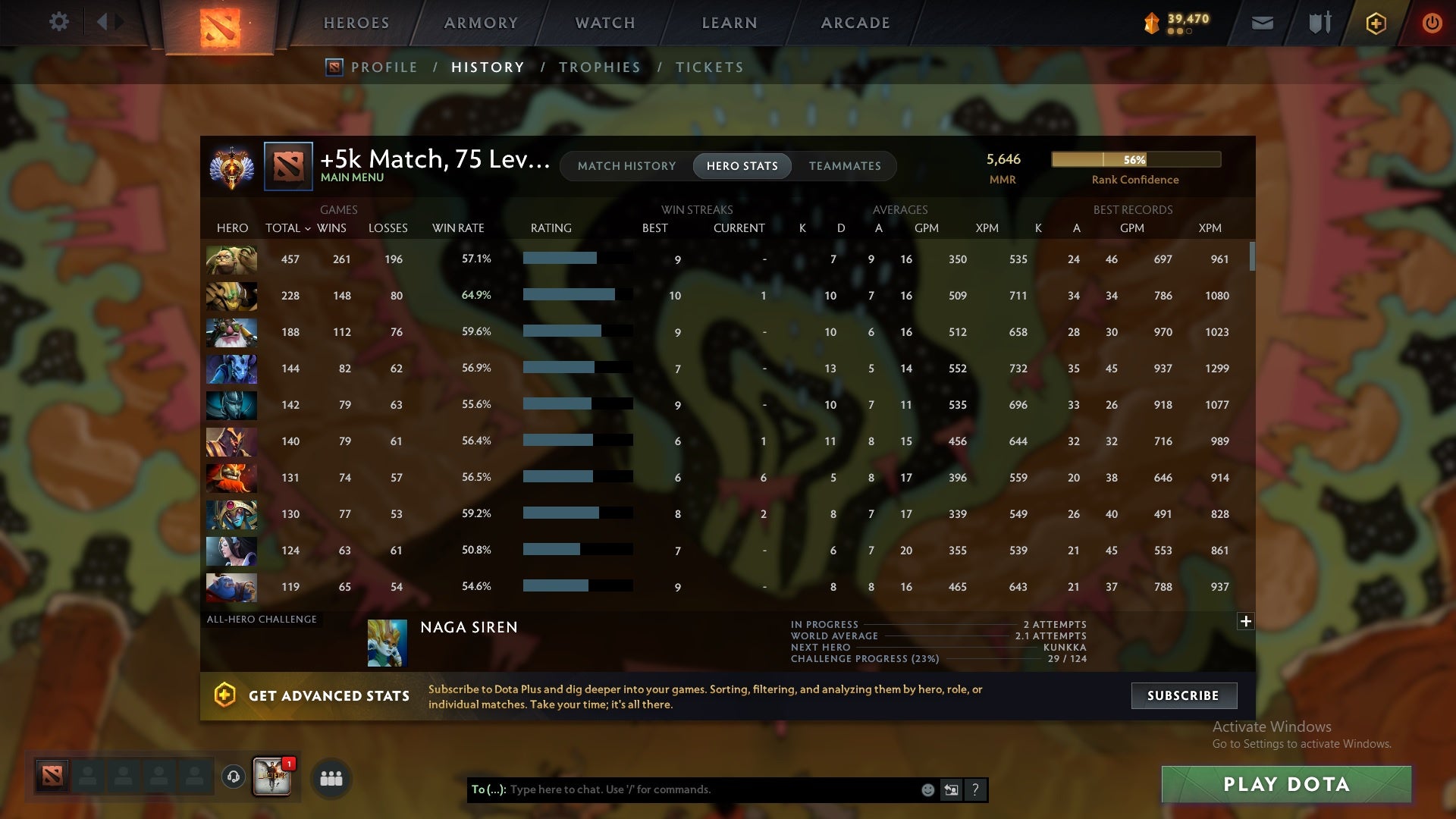Viewport: 1456px width, 819px height.
Task: Switch to the TROPHIES page
Action: [599, 67]
